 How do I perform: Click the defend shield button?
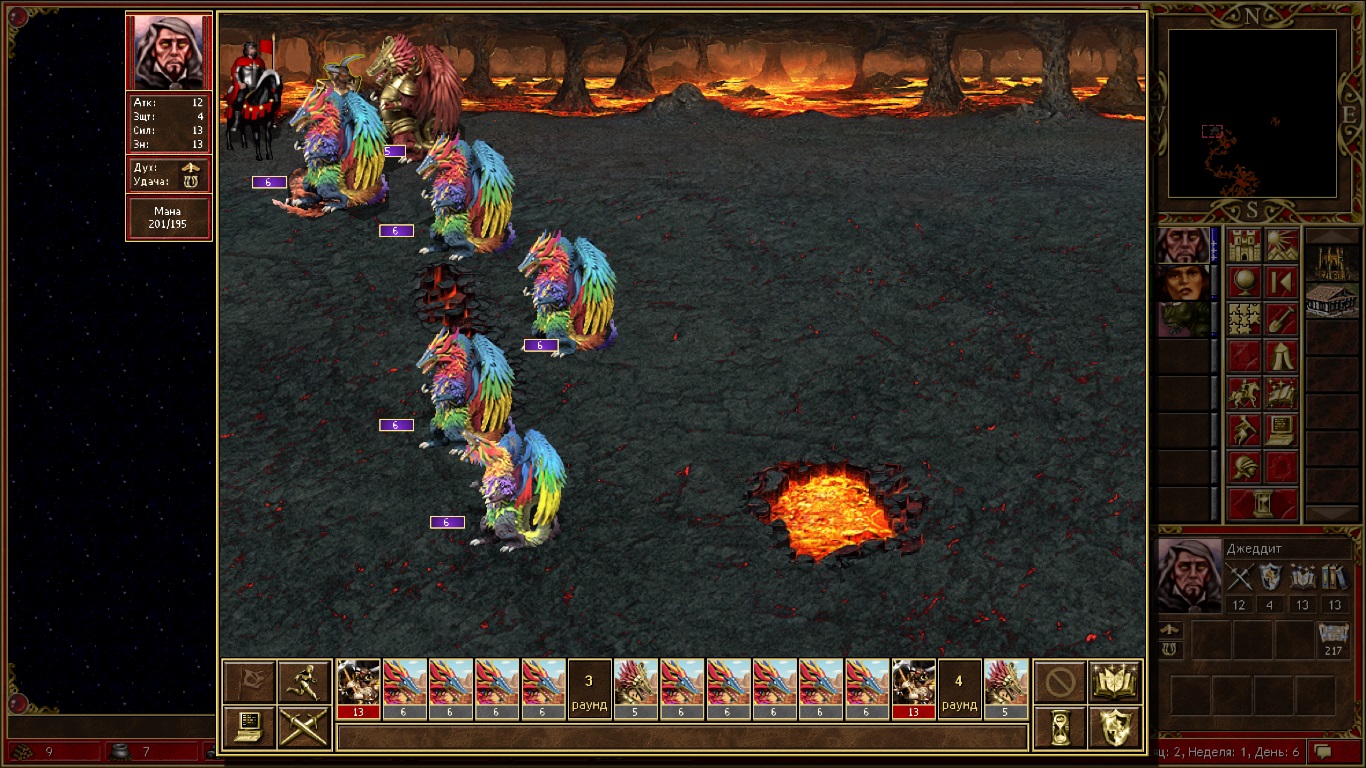[1115, 727]
